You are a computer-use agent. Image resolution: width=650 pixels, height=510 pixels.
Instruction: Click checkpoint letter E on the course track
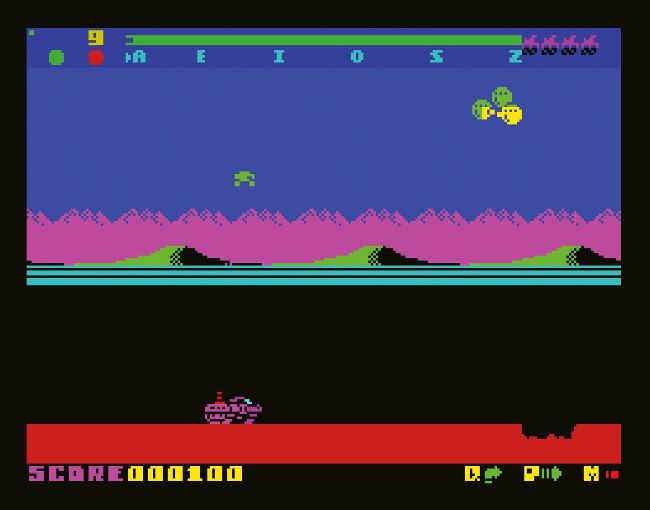(x=201, y=57)
